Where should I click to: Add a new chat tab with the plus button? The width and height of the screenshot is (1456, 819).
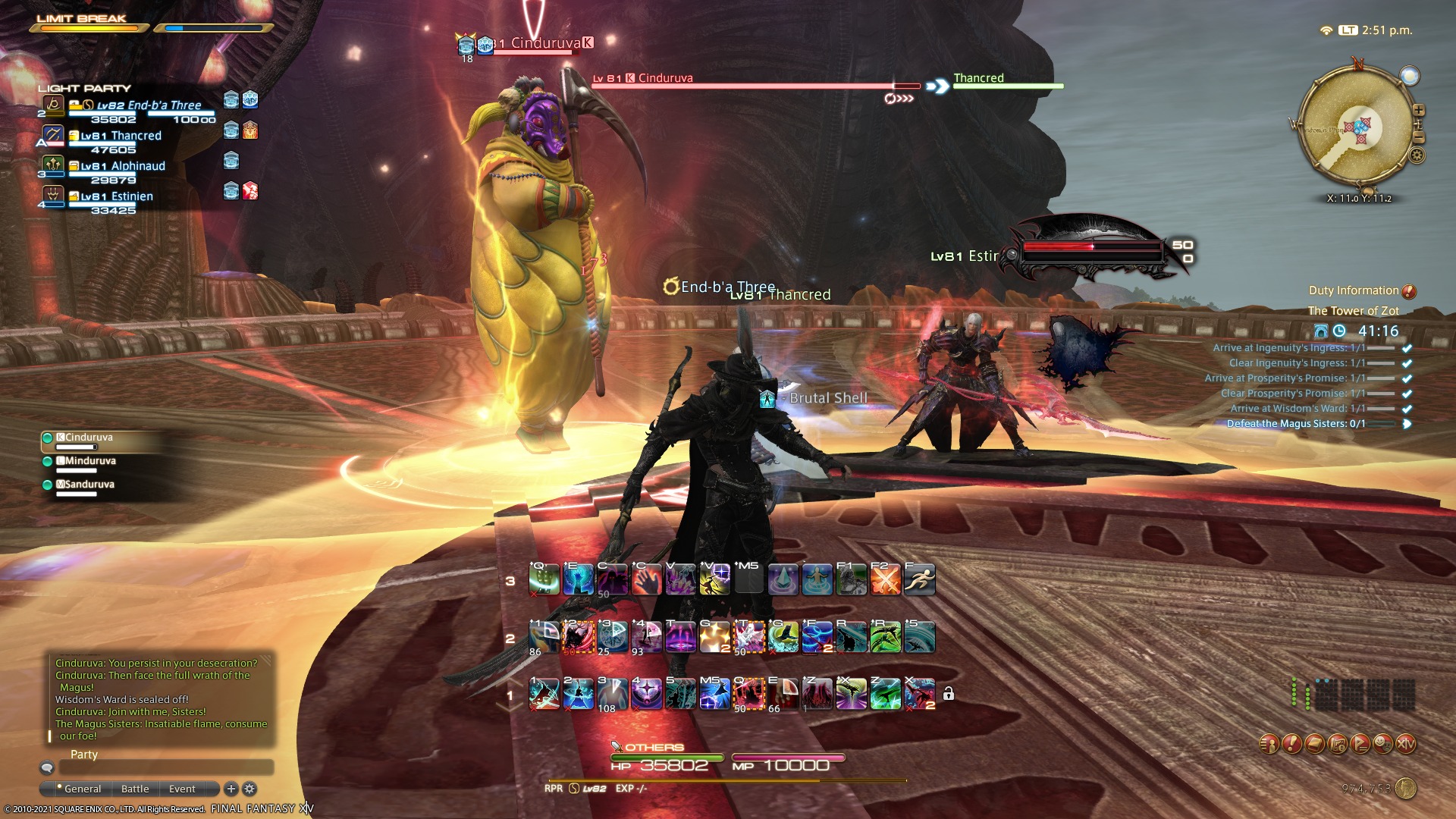[230, 789]
